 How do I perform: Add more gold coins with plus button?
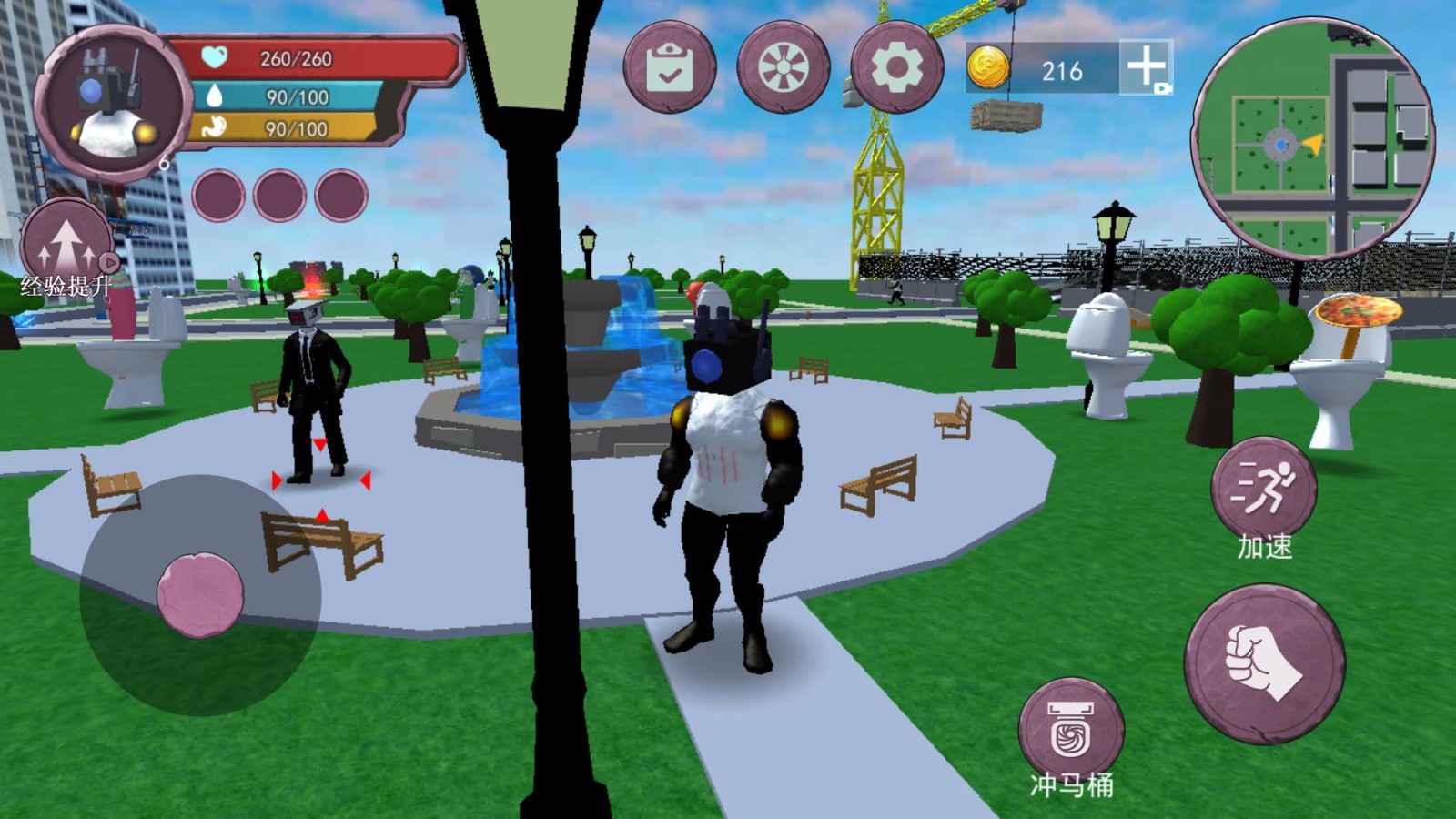point(1146,66)
